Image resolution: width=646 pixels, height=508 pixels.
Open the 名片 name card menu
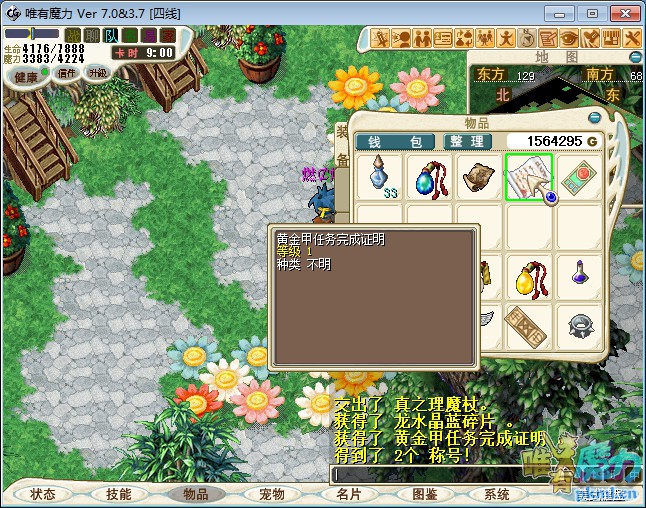(348, 494)
